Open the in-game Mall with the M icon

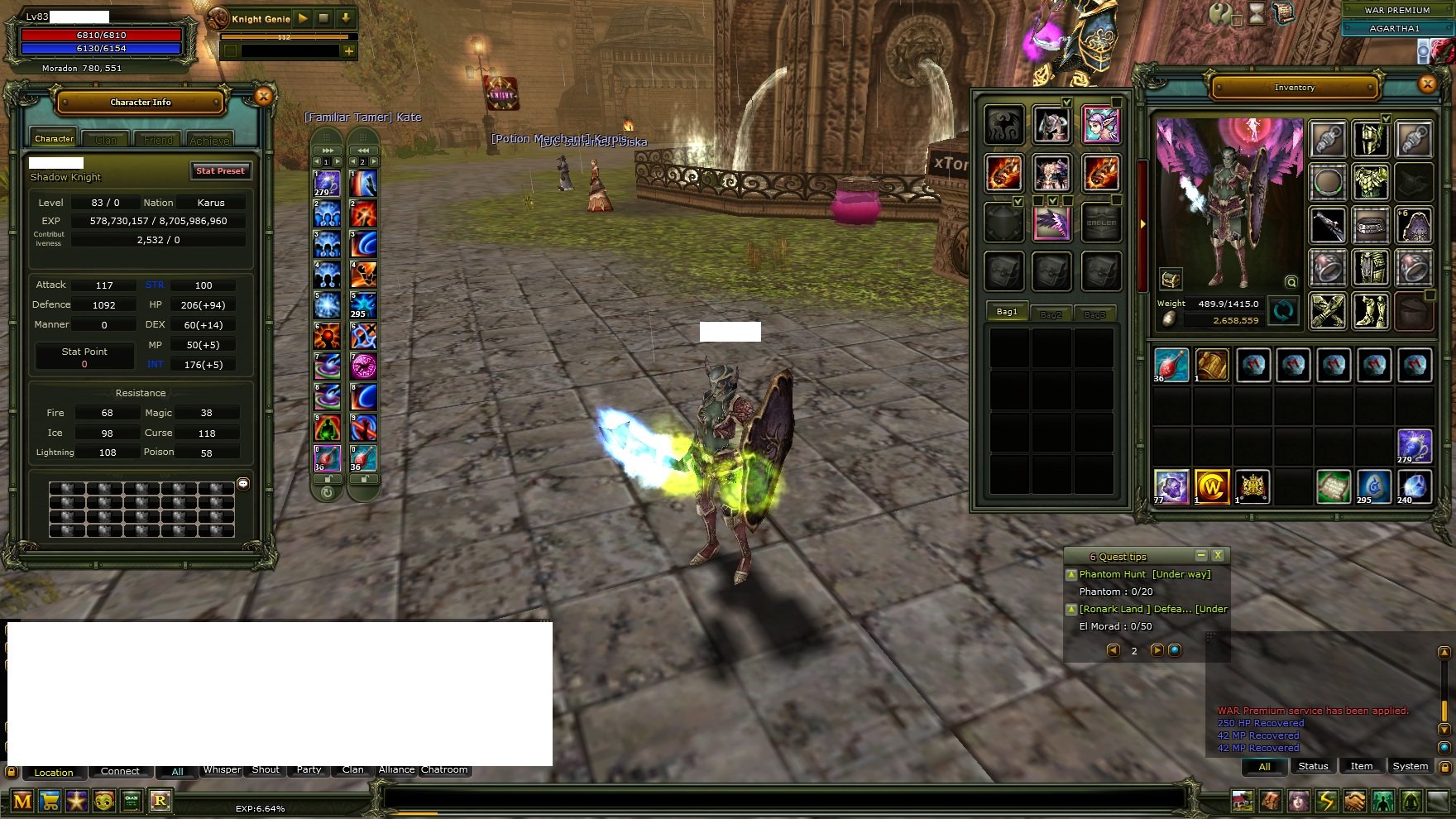click(22, 800)
